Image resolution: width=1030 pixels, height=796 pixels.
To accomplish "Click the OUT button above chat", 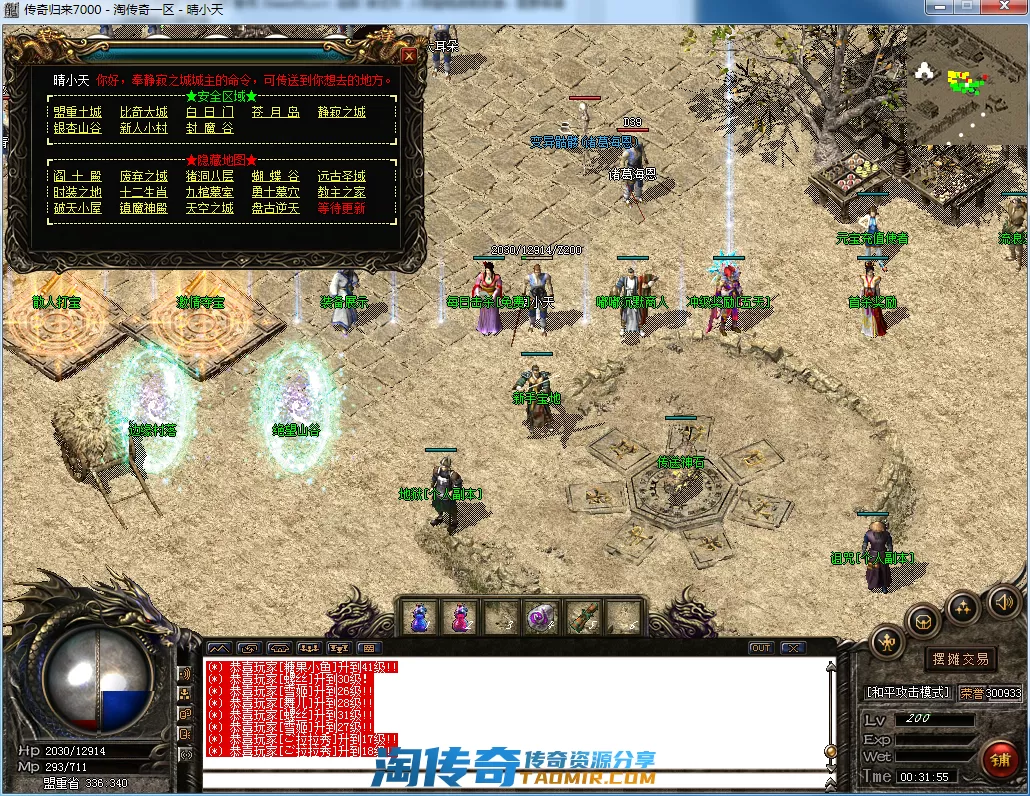I will click(x=761, y=648).
